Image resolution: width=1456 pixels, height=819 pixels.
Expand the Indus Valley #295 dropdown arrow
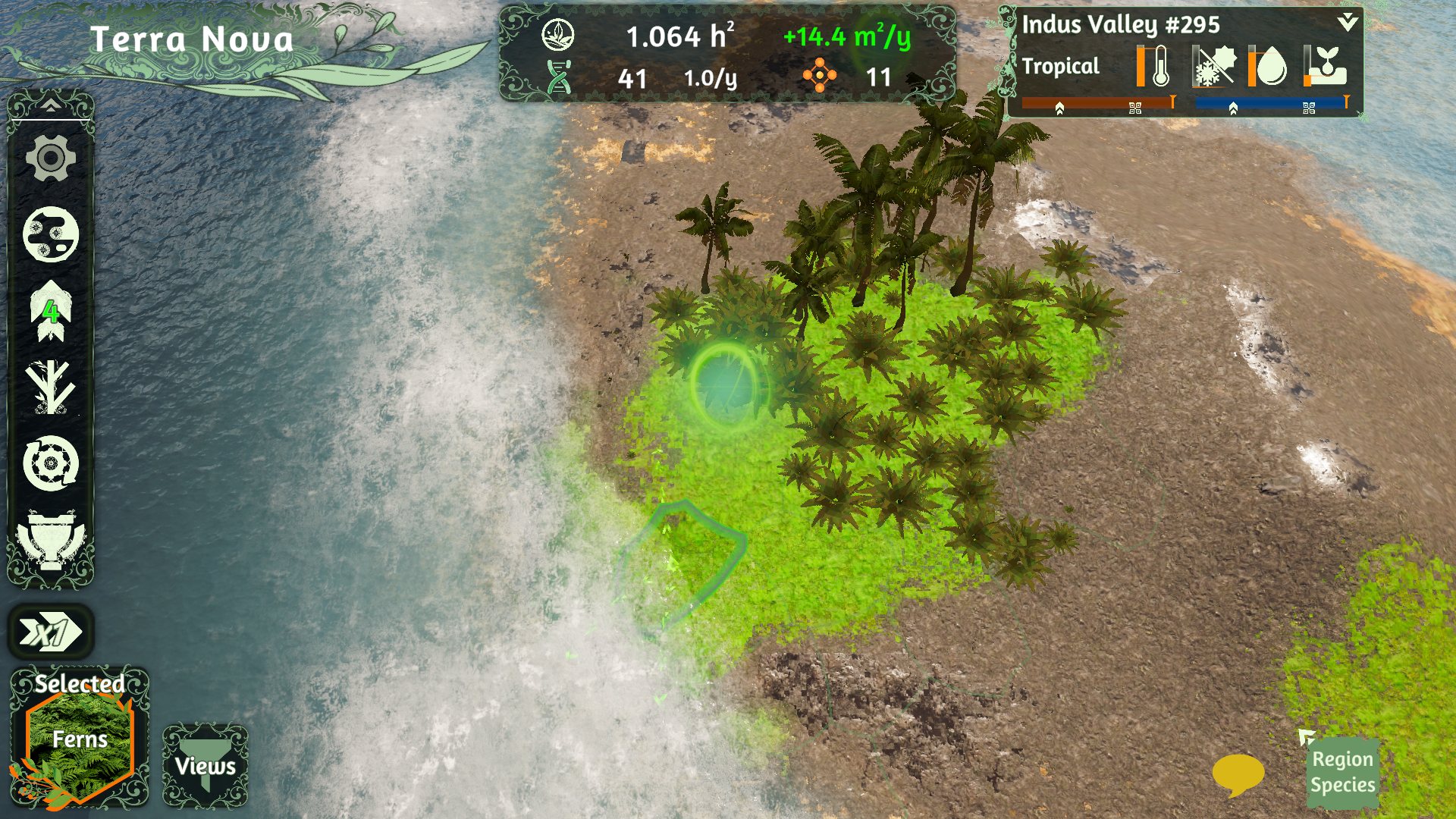(x=1348, y=22)
